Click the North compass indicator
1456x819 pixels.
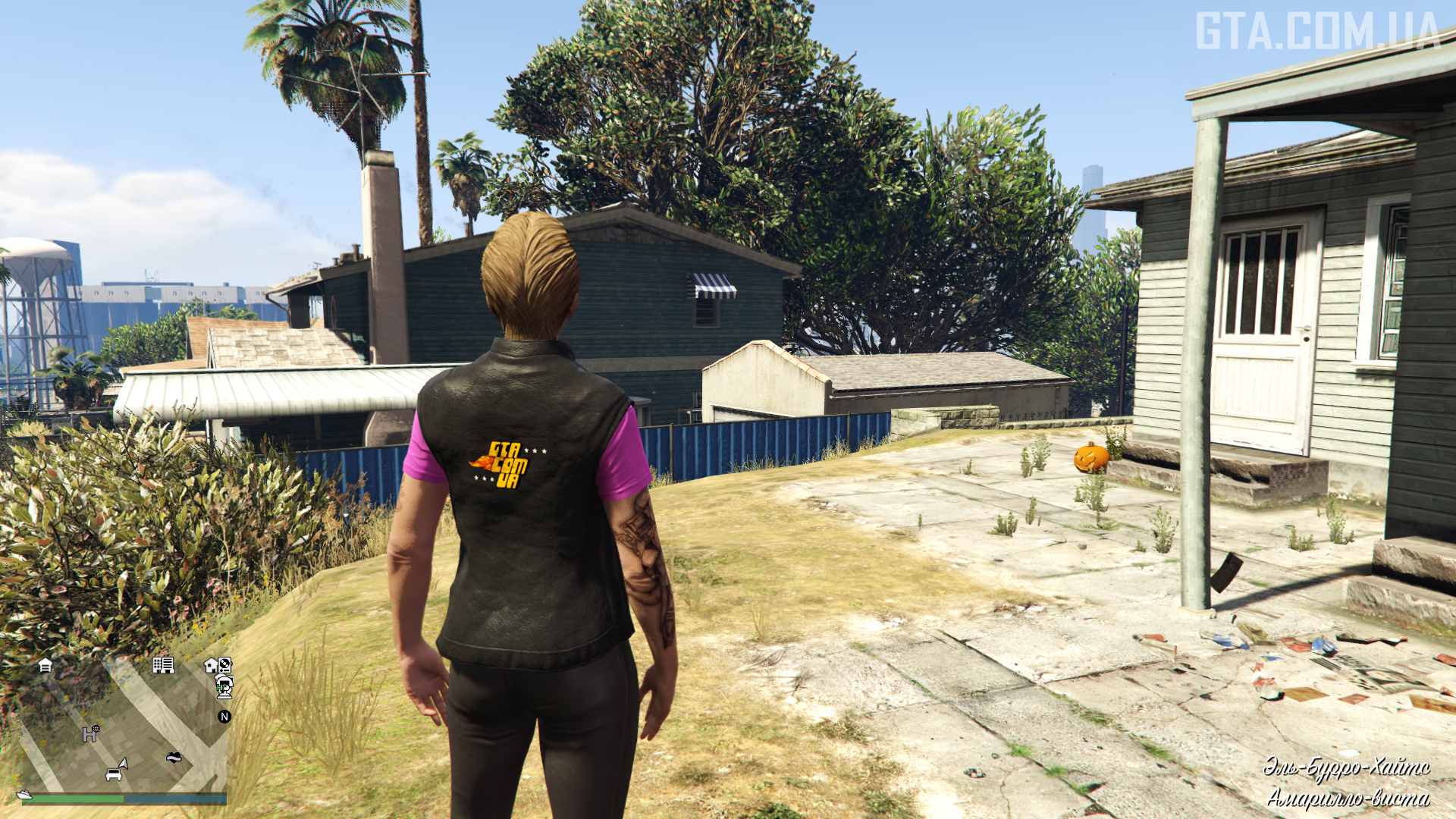coord(224,717)
